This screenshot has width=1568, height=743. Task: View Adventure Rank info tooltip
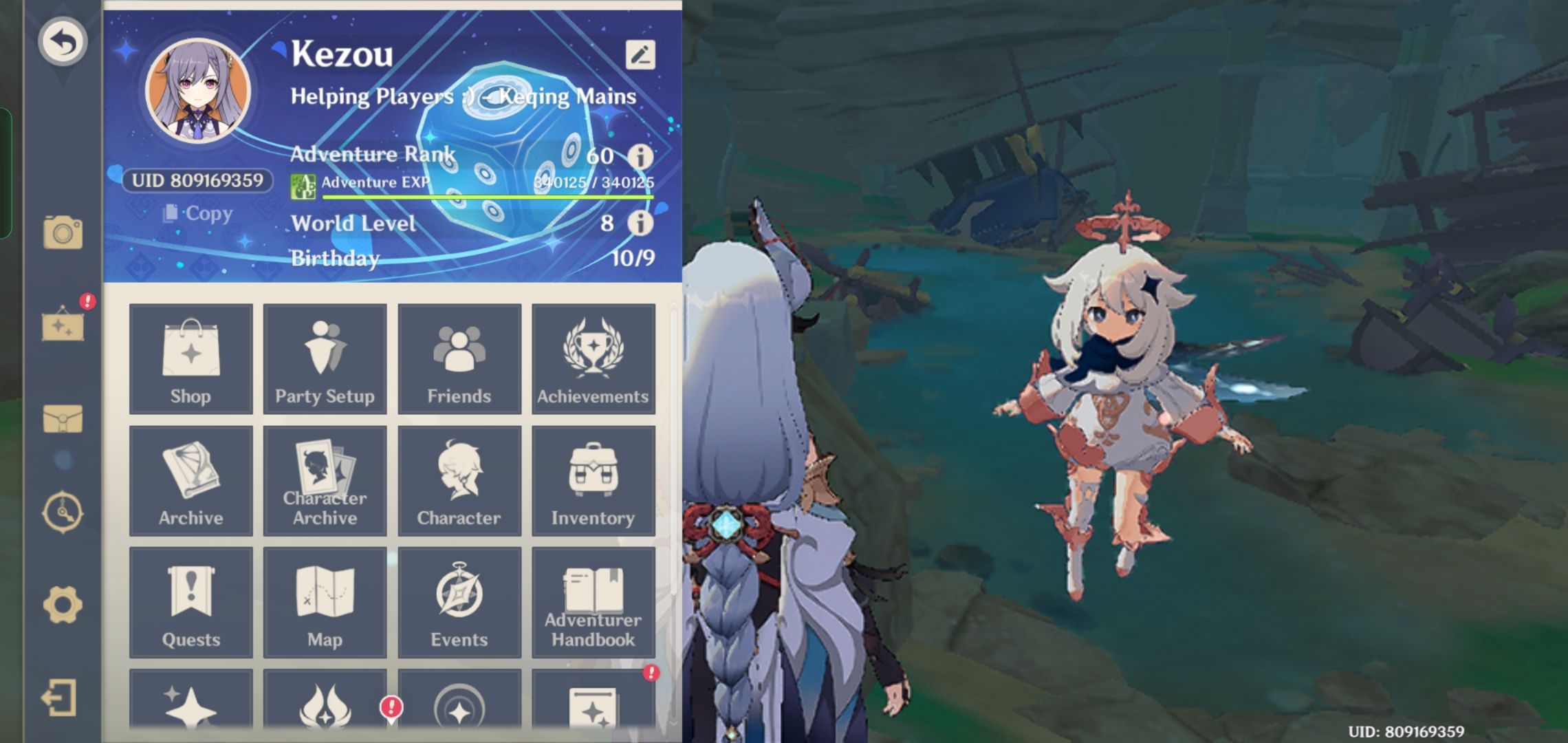click(x=642, y=157)
